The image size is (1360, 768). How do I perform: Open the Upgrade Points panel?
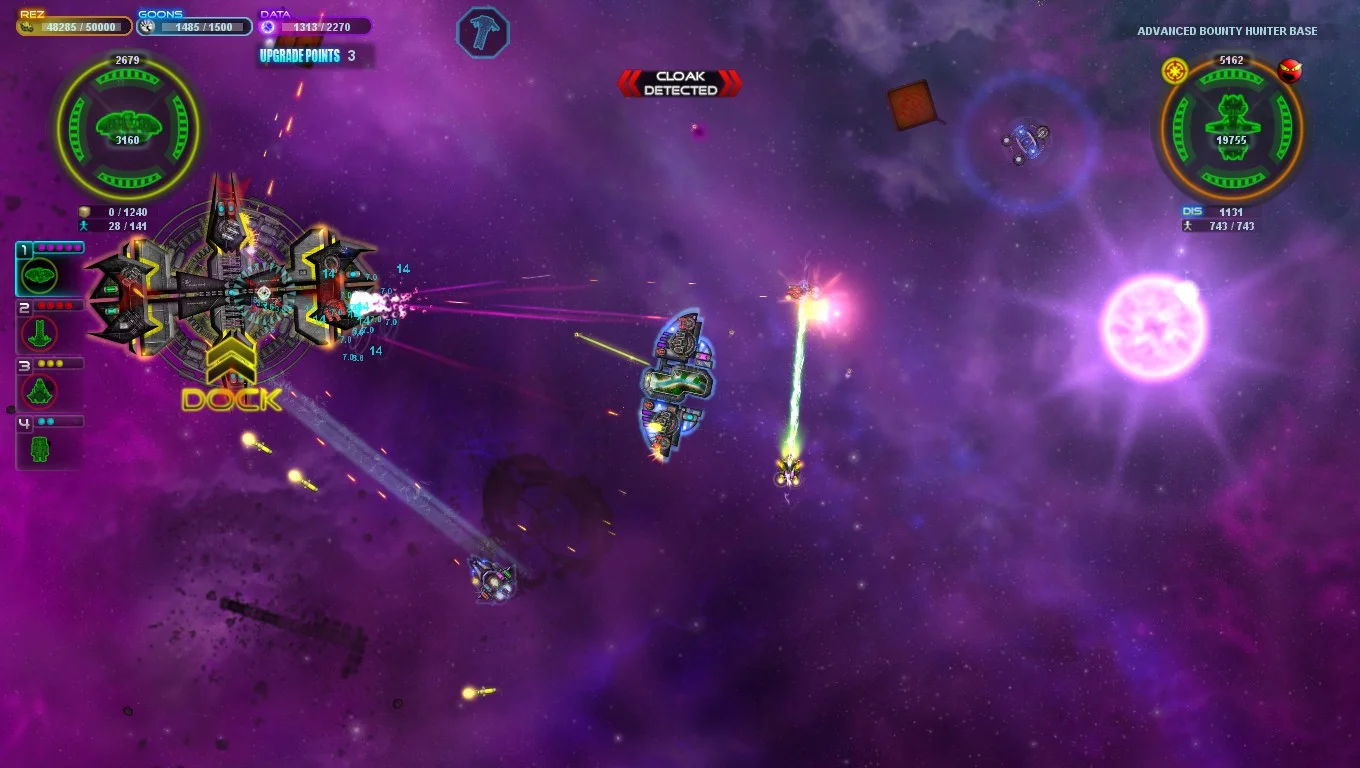pyautogui.click(x=308, y=56)
